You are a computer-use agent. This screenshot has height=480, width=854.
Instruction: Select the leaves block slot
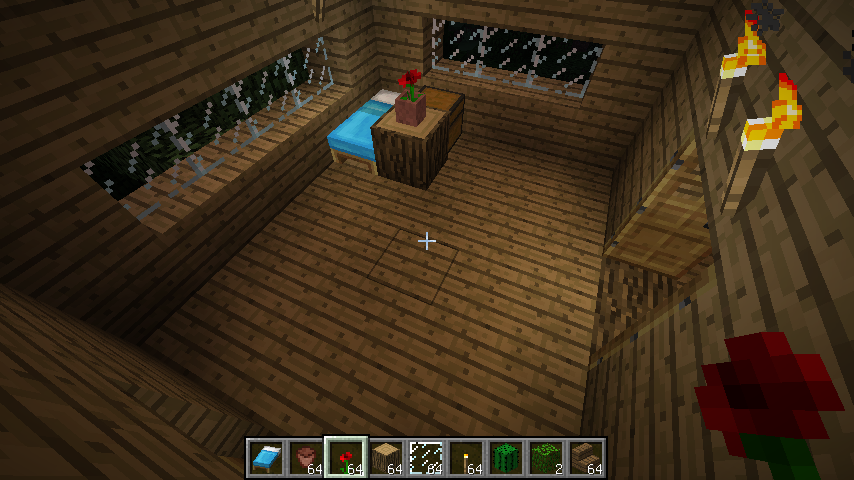pos(546,458)
